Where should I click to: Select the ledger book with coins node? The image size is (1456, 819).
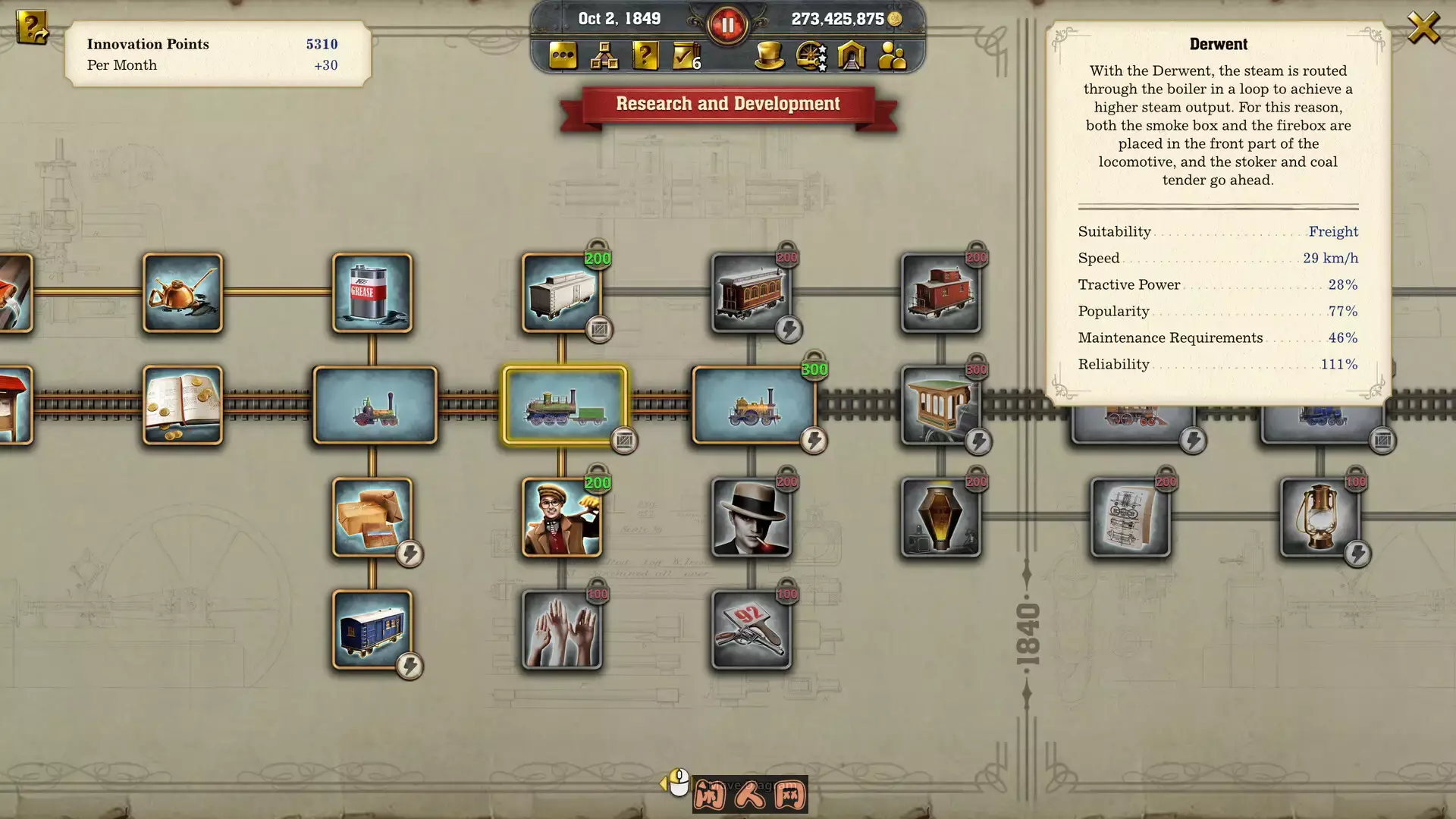[x=183, y=405]
